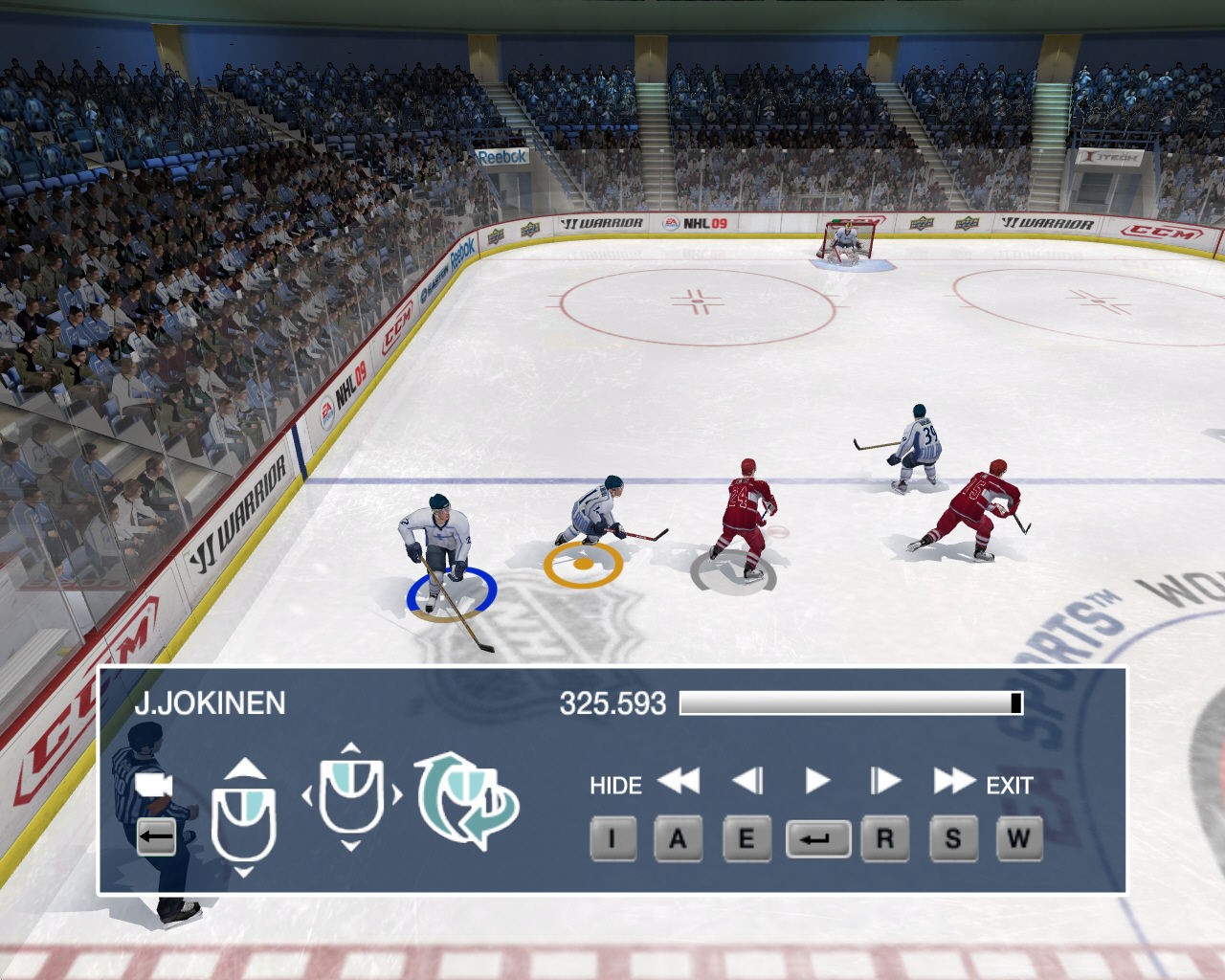Rewind the replay with double-left arrows
The height and width of the screenshot is (980, 1225).
click(679, 782)
